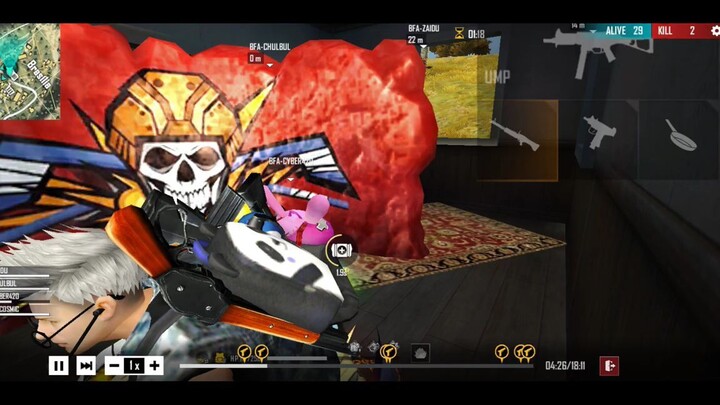
Task: Open settings with the gear icon
Action: 714,31
